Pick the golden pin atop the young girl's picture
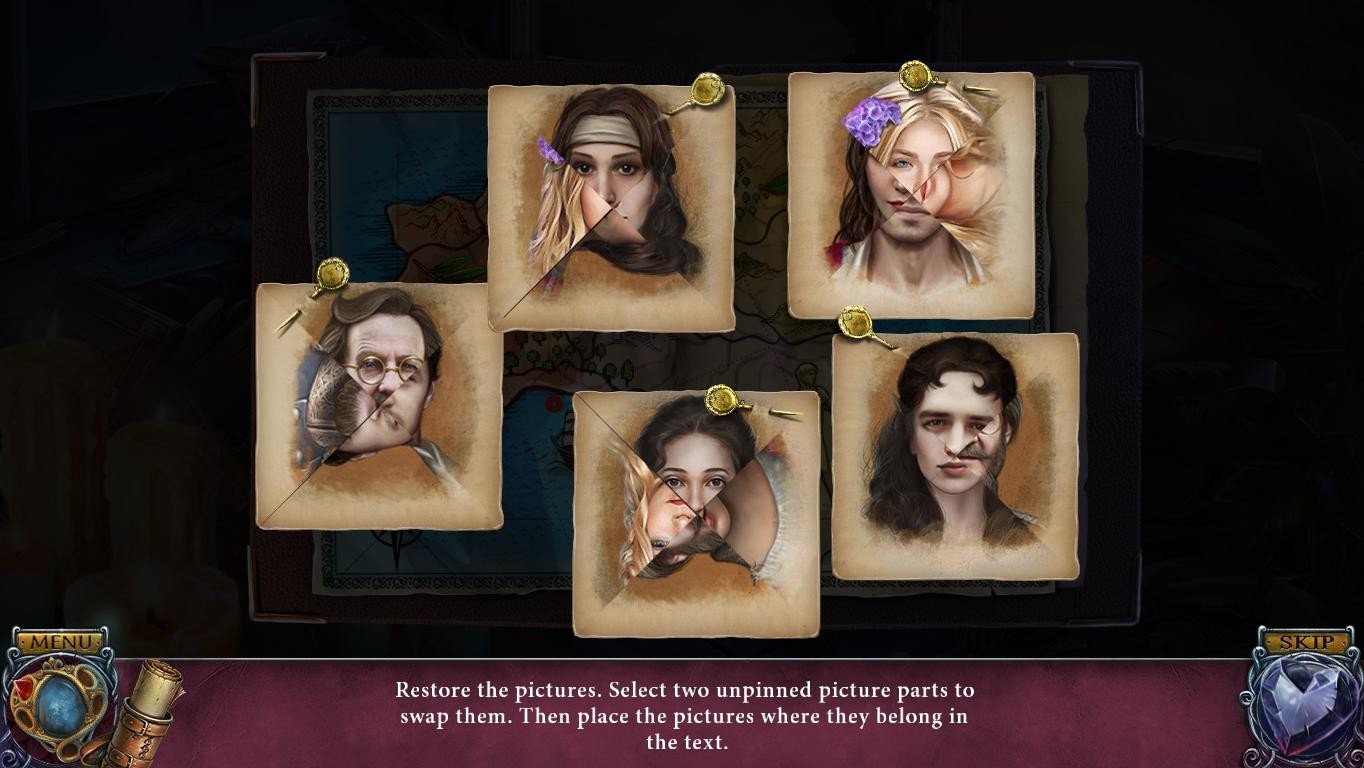 721,400
